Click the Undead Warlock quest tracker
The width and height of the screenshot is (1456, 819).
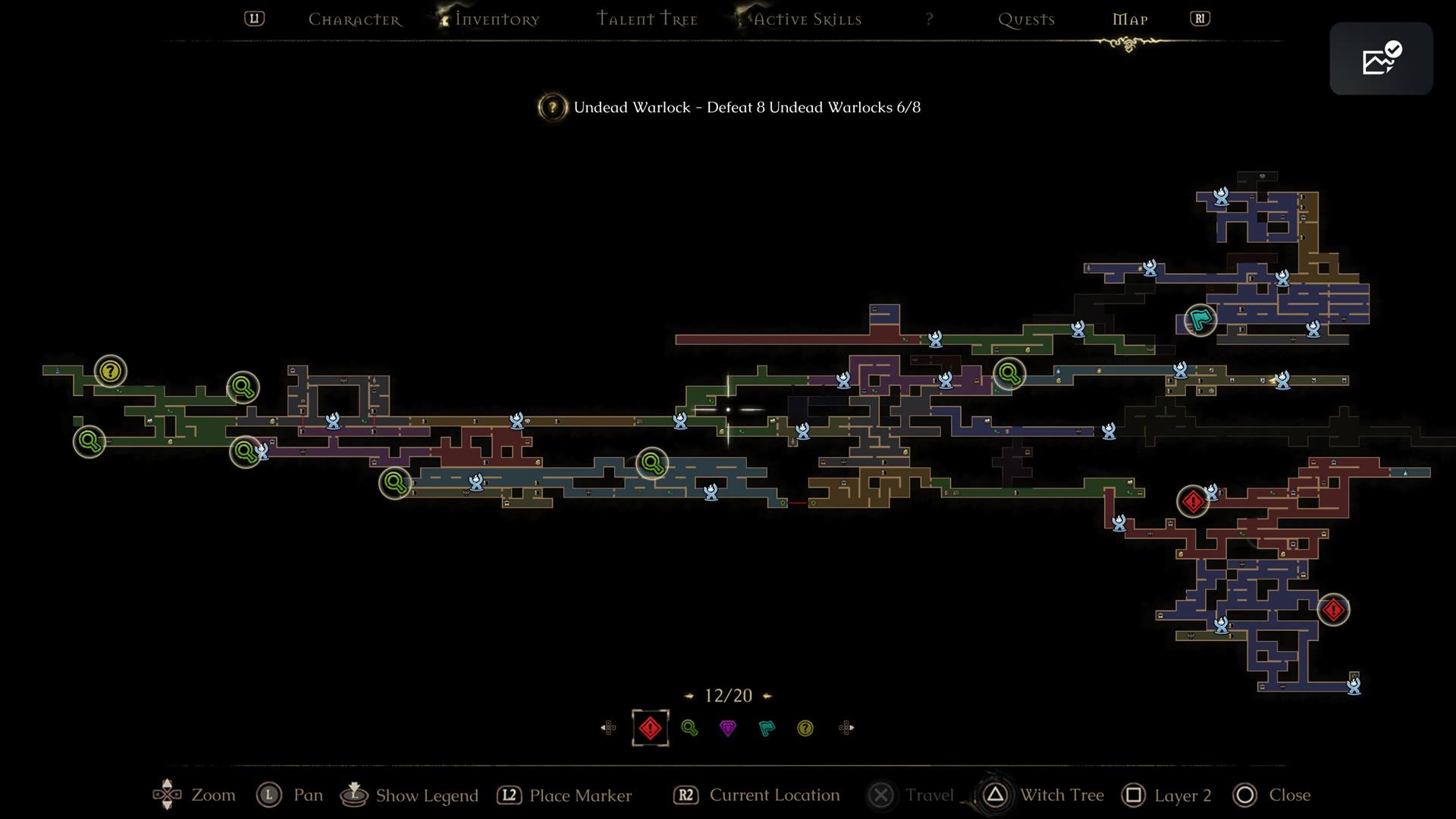[730, 107]
